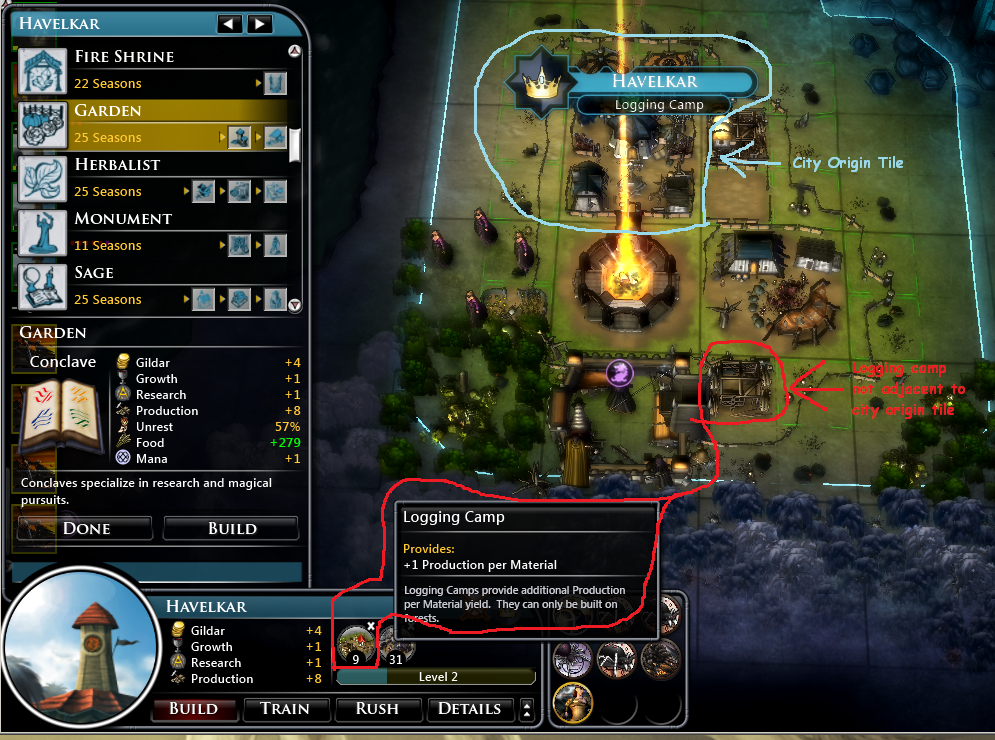Open the Train units option
Screen dimensions: 995x740
[284, 709]
